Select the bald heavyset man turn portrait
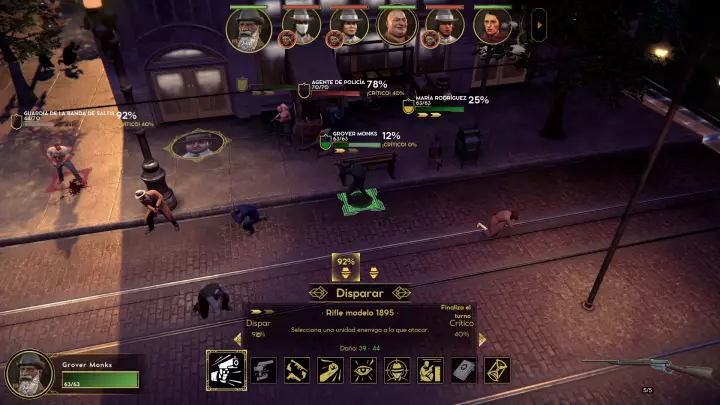 397,27
